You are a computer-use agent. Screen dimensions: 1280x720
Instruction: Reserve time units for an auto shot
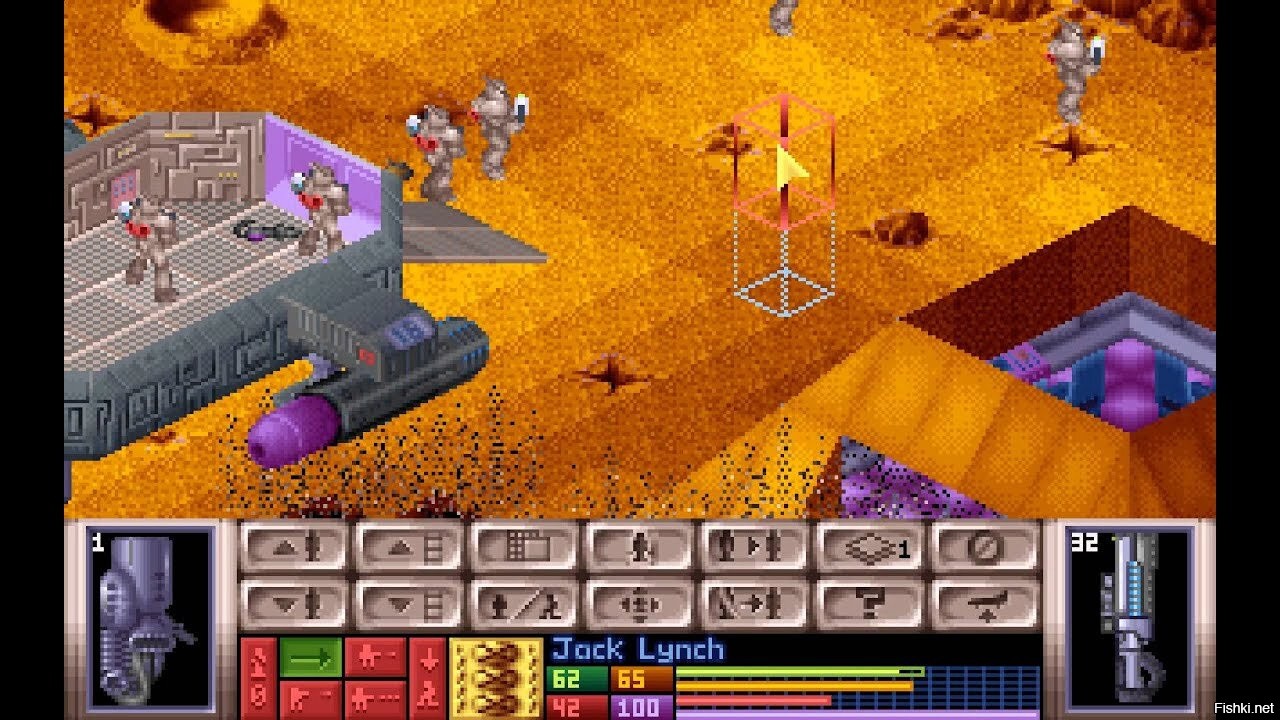pyautogui.click(x=375, y=698)
